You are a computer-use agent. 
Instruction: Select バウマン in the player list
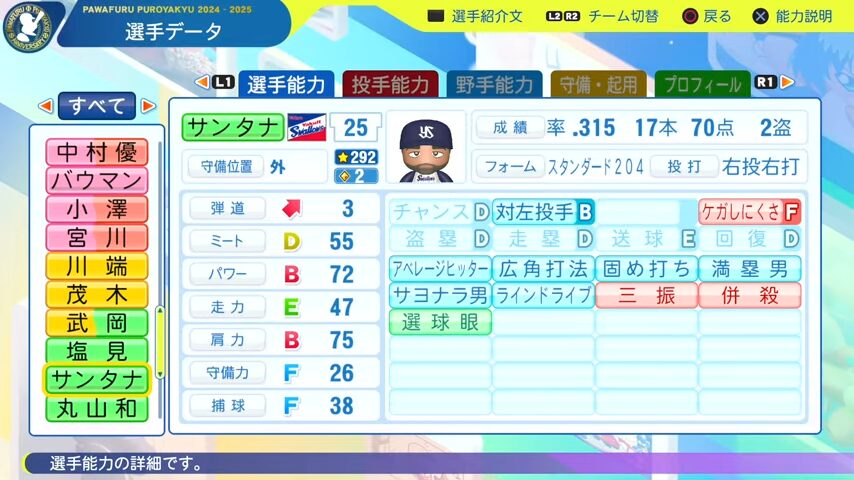96,181
